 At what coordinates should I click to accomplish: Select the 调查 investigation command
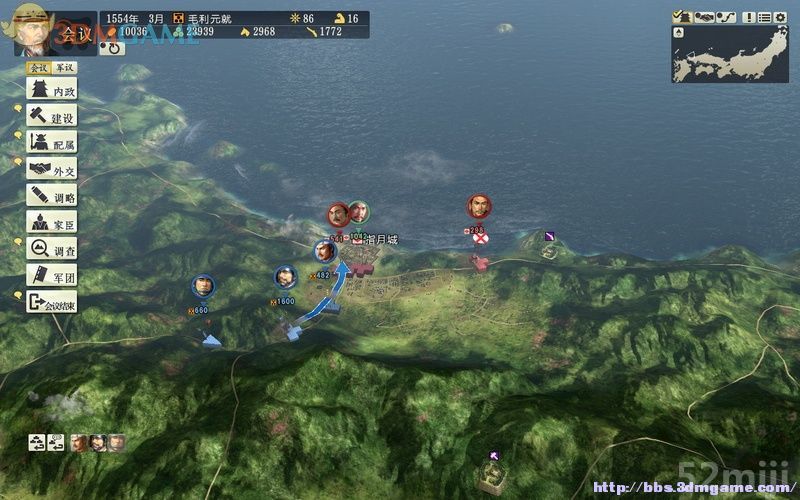point(52,248)
